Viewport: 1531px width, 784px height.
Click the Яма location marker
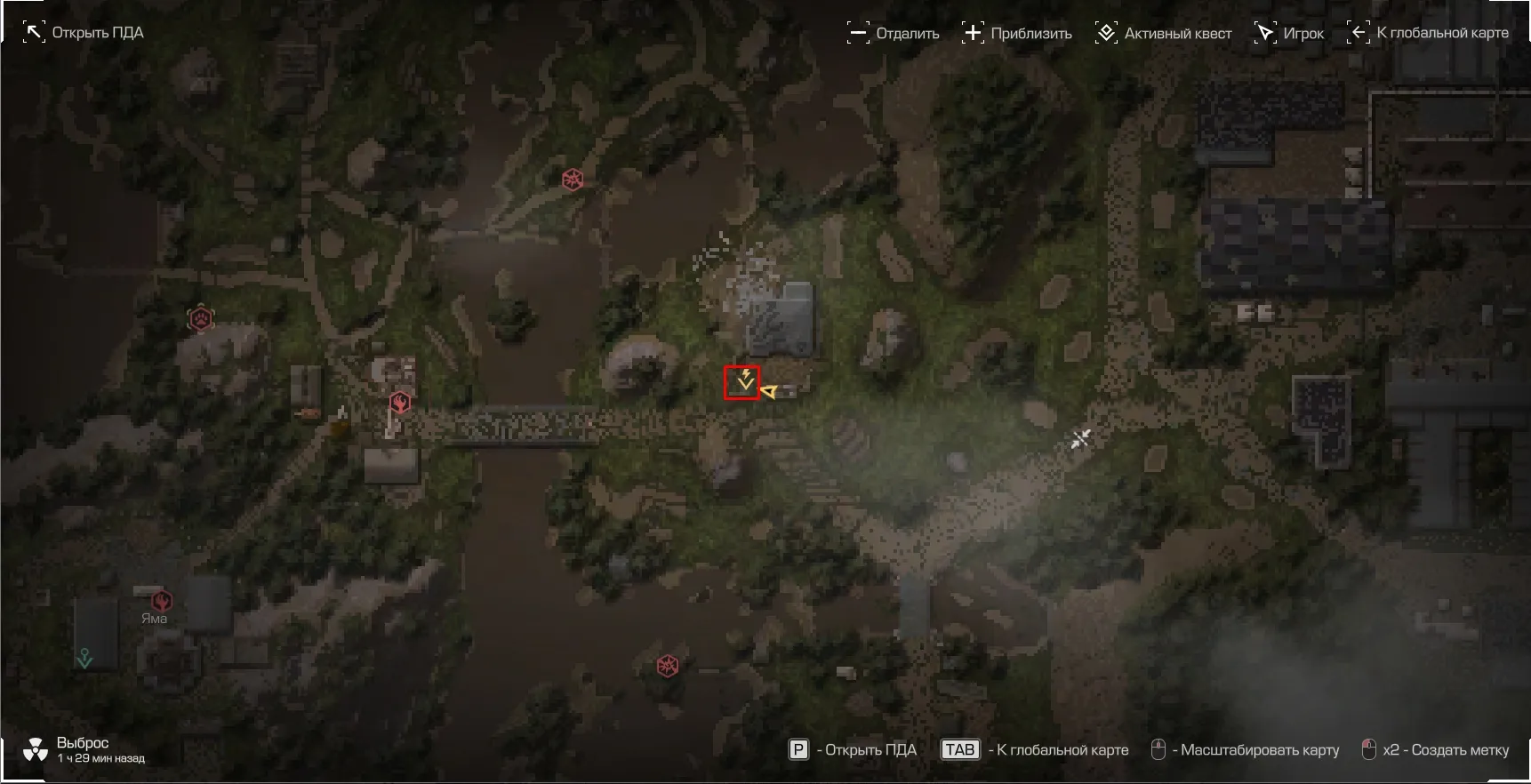coord(161,601)
